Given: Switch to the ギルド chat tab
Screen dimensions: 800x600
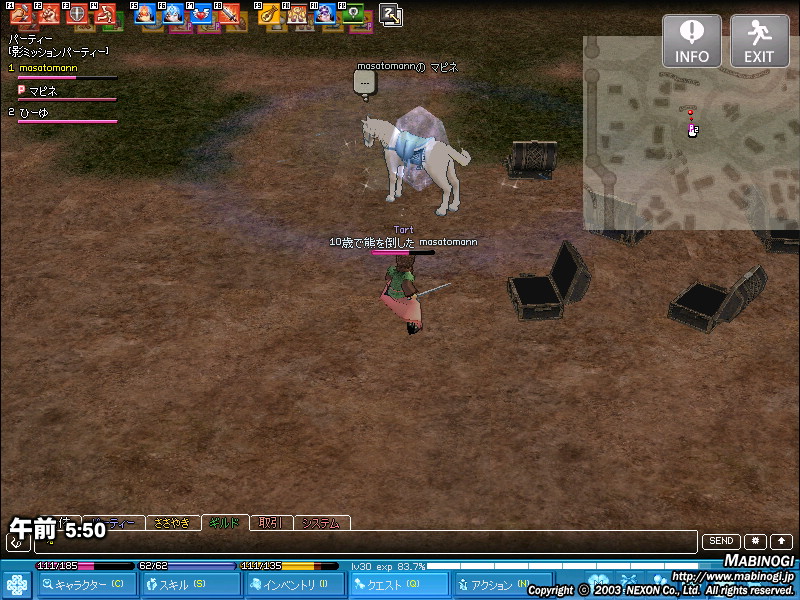Looking at the screenshot, I should [224, 522].
